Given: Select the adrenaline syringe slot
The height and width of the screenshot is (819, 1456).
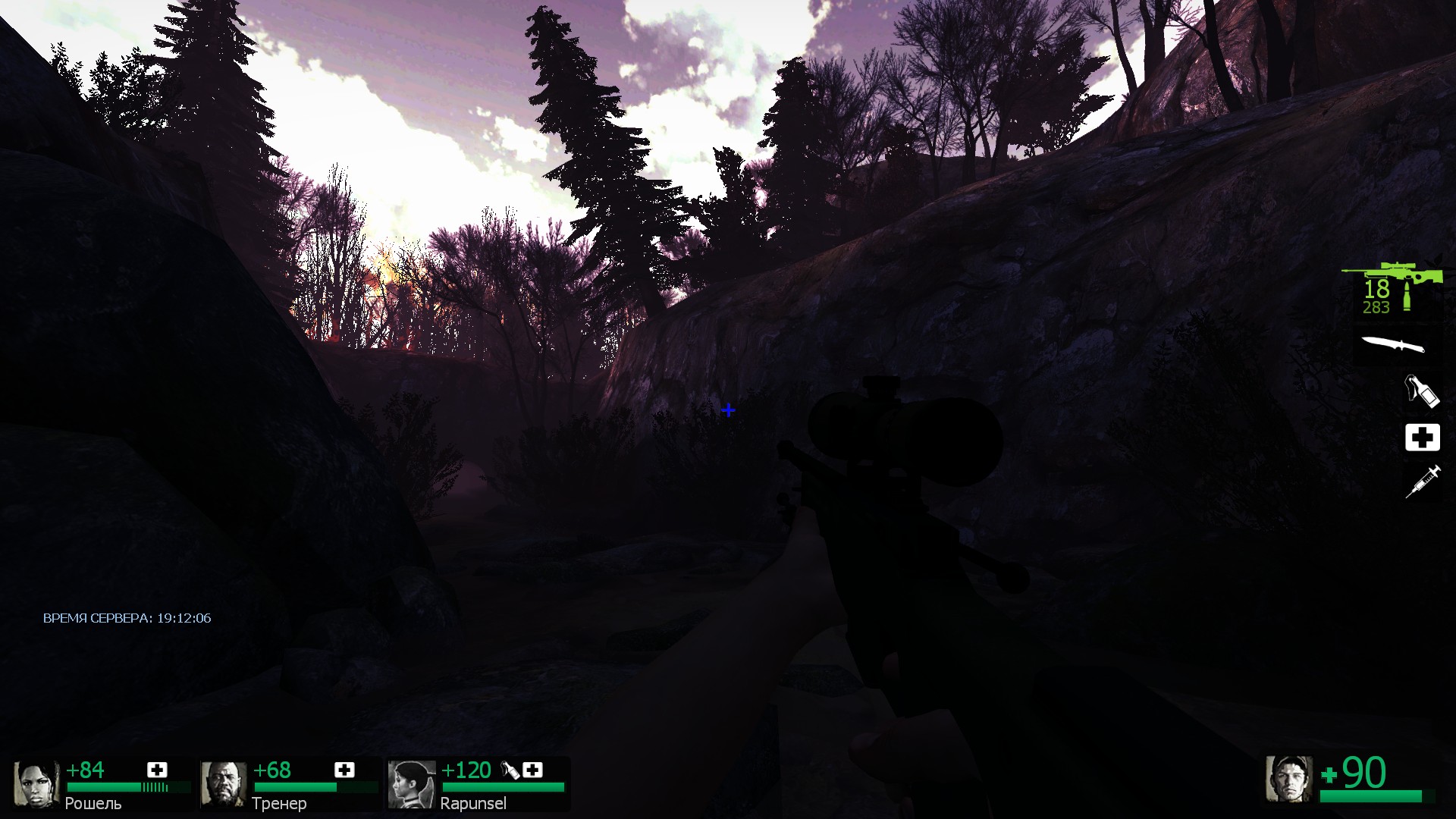Looking at the screenshot, I should click(x=1423, y=482).
